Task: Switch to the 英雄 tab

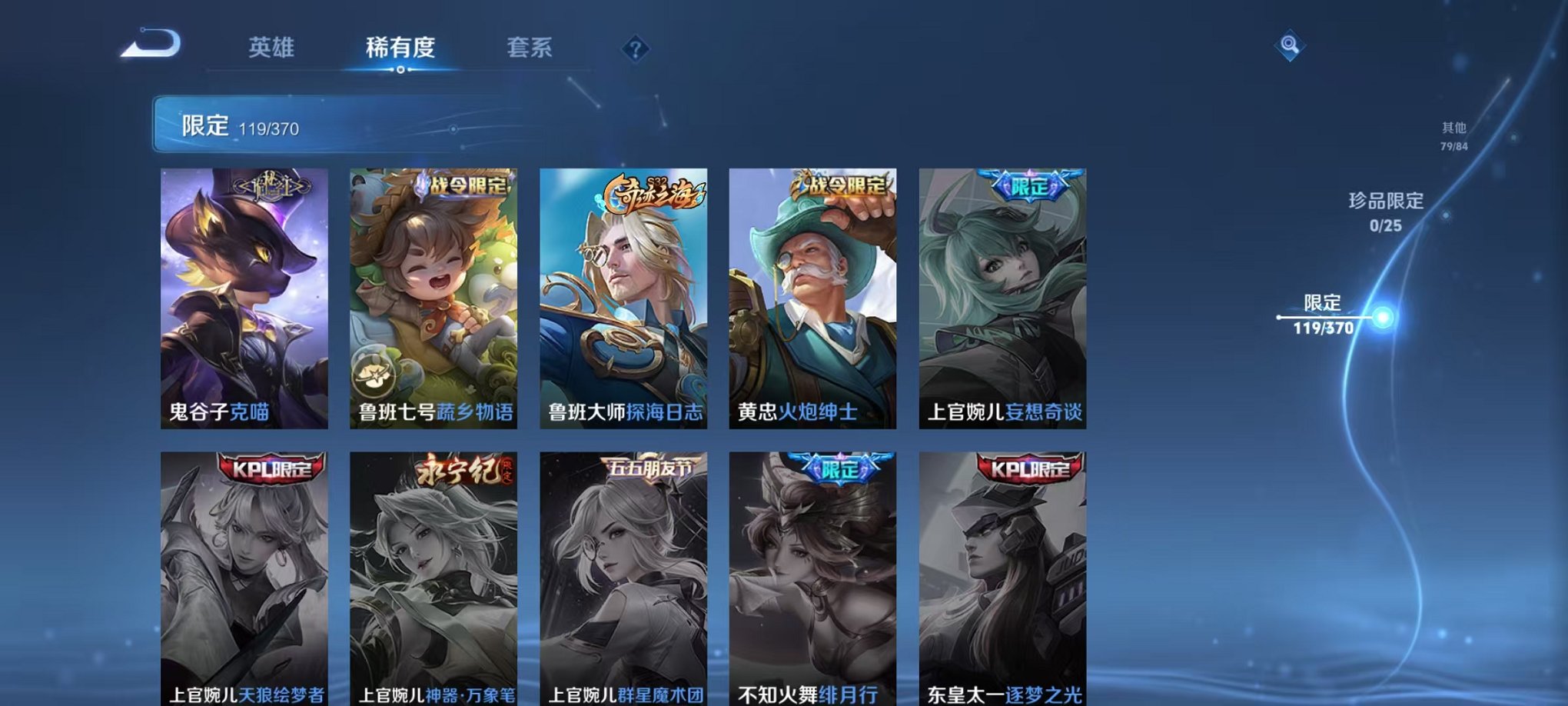Action: click(272, 48)
